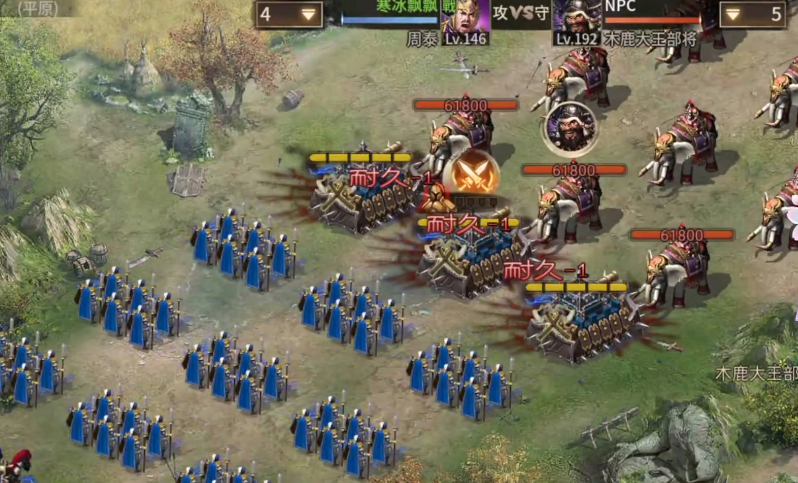The width and height of the screenshot is (798, 483).
Task: Select attacker general 周泰's portrait
Action: tap(466, 19)
